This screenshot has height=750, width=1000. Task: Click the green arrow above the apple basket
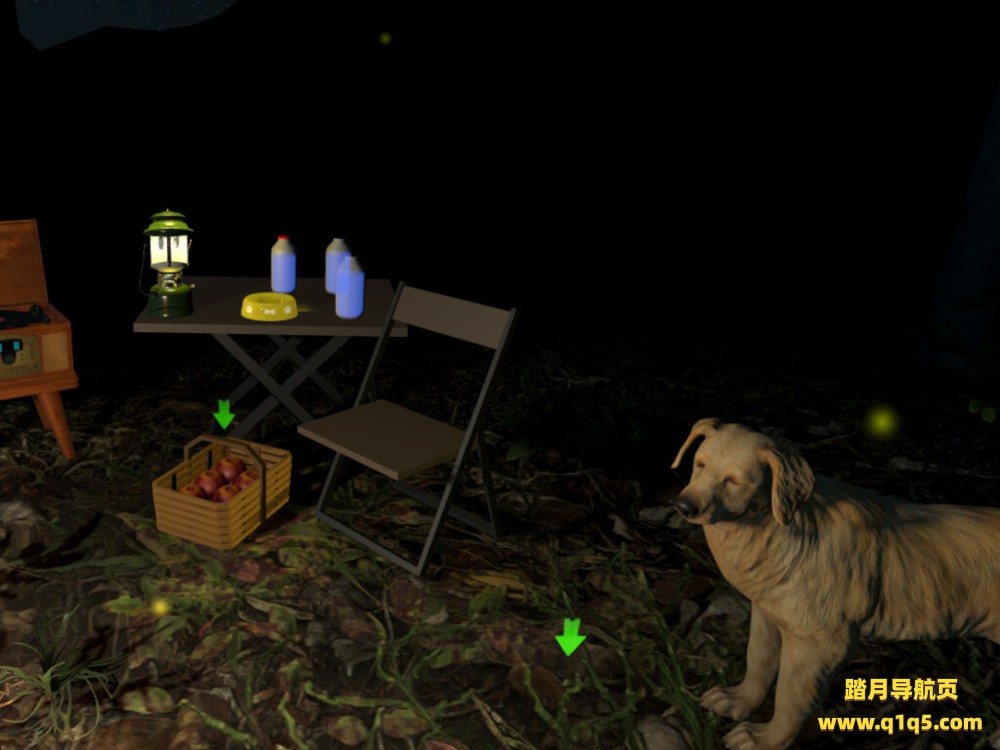coord(224,414)
